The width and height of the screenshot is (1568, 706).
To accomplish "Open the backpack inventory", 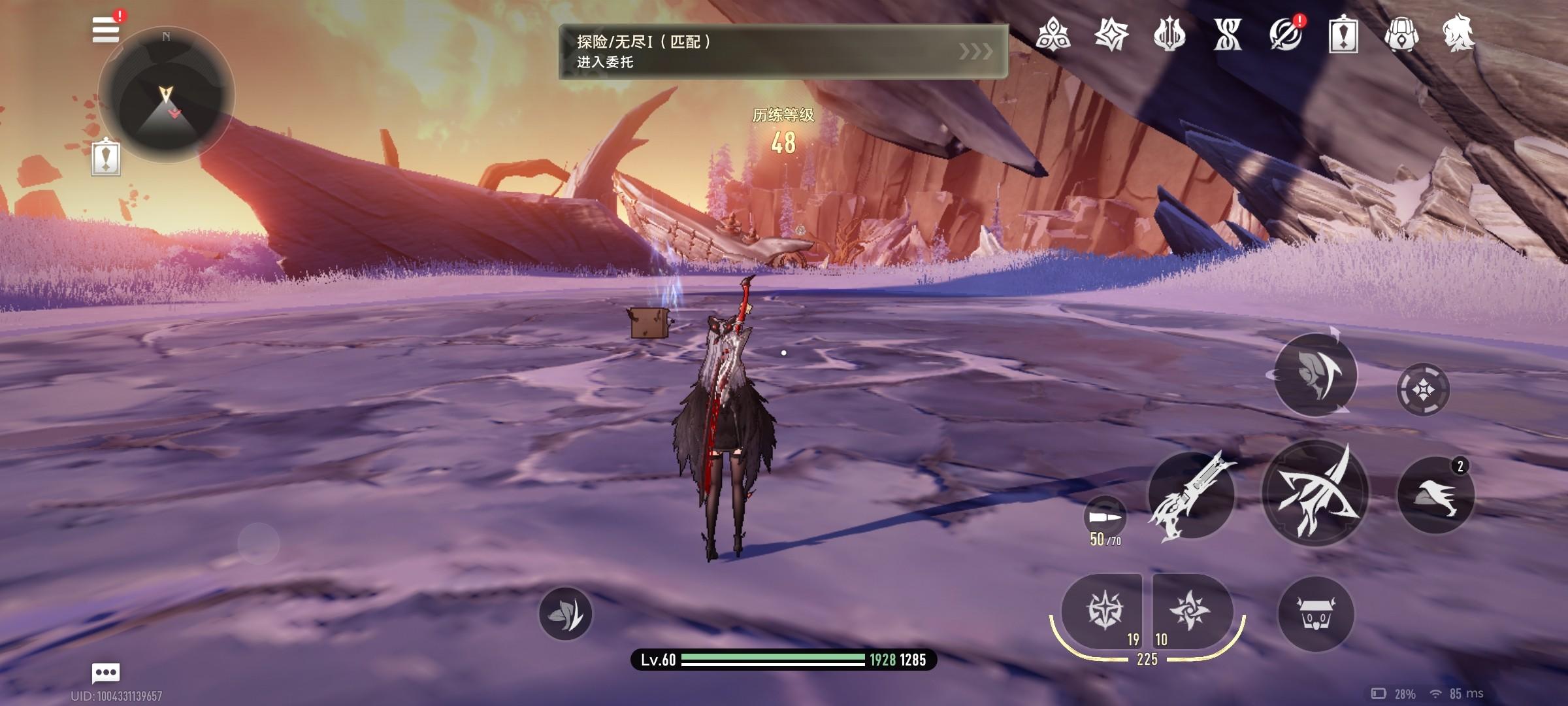I will click(1401, 34).
